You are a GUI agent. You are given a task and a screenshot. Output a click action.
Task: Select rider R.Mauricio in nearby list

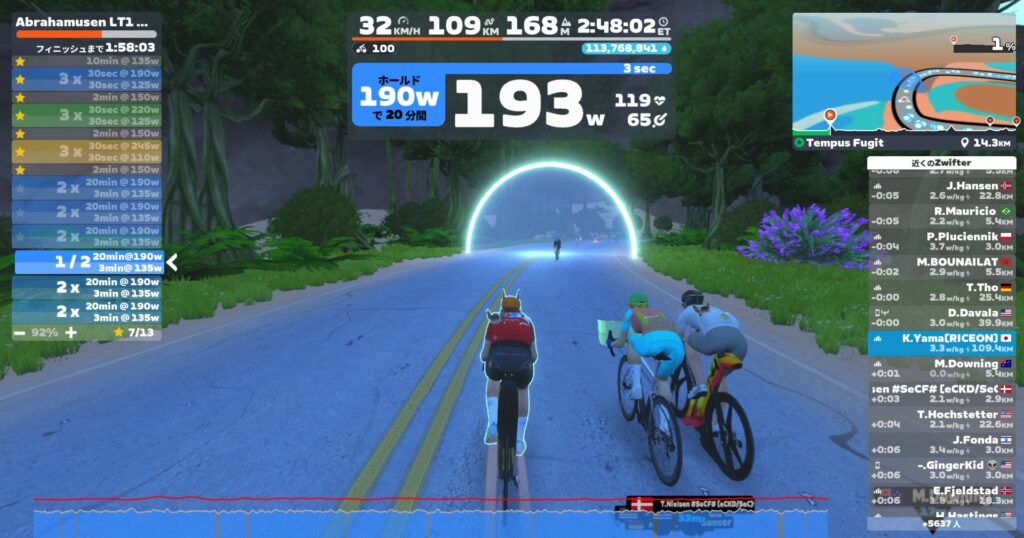coord(940,215)
